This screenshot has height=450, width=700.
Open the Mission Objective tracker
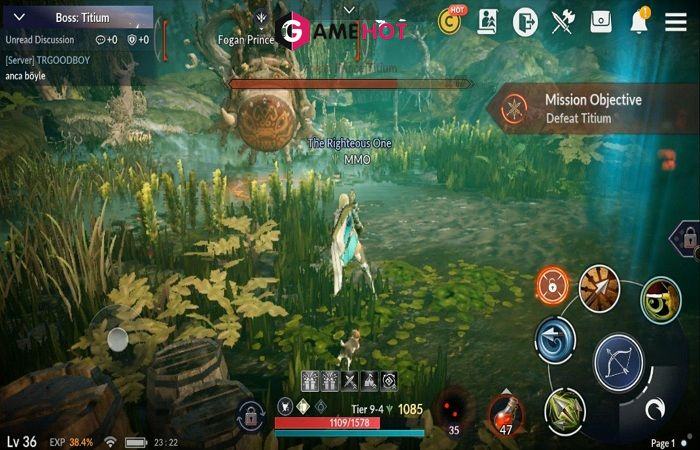590,108
